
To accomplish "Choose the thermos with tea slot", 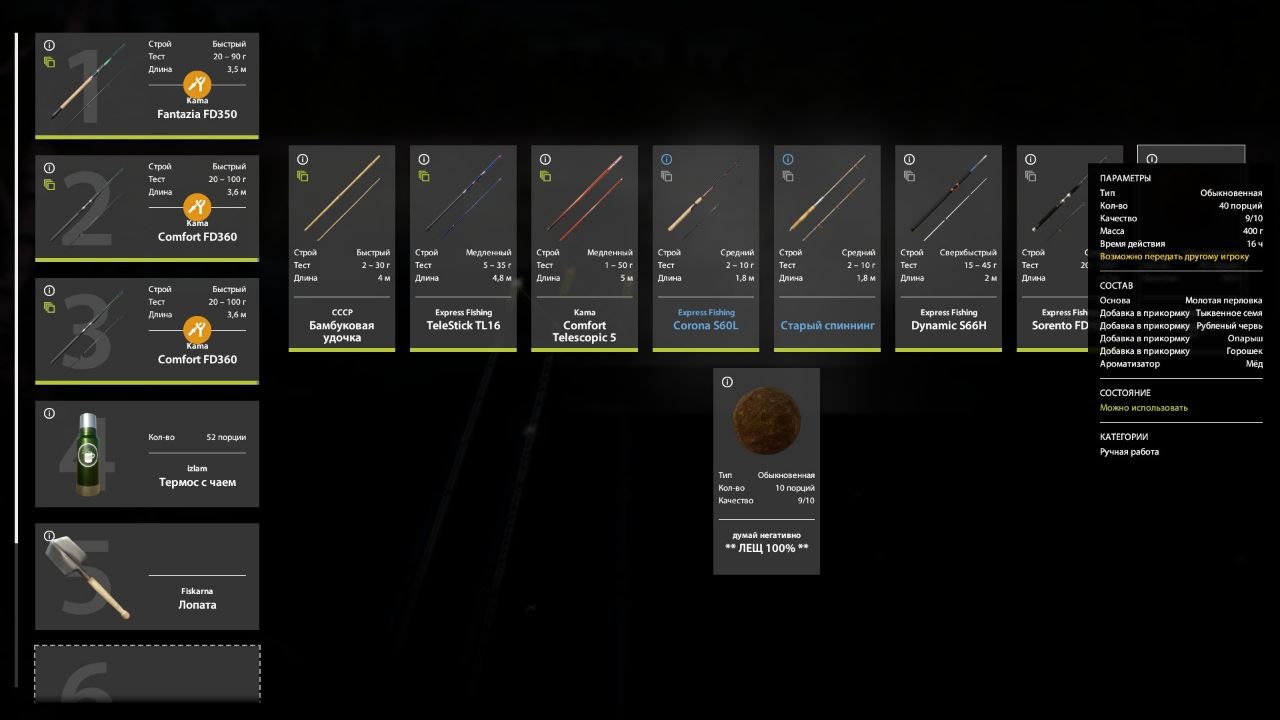I will tap(147, 454).
